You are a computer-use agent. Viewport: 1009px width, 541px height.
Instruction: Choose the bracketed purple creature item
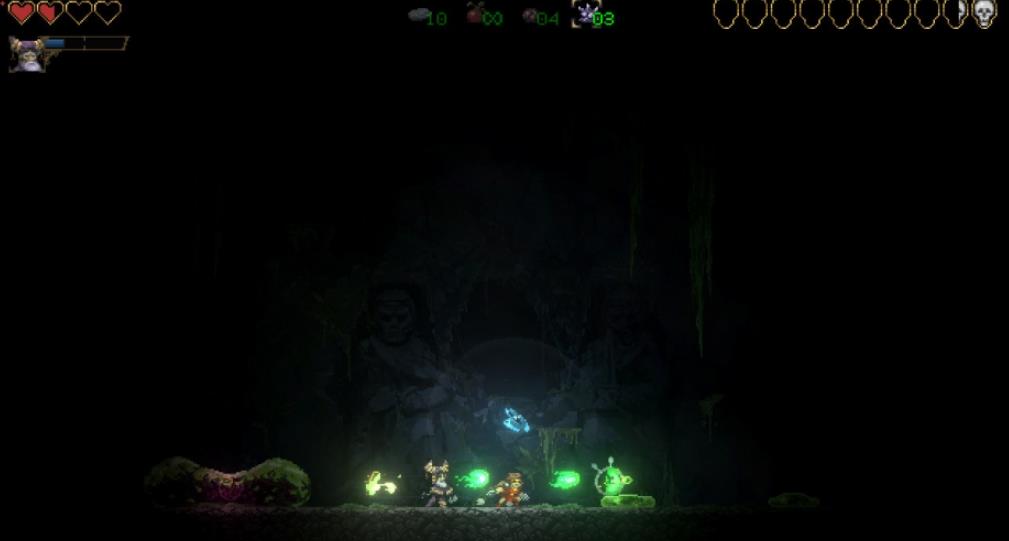585,14
